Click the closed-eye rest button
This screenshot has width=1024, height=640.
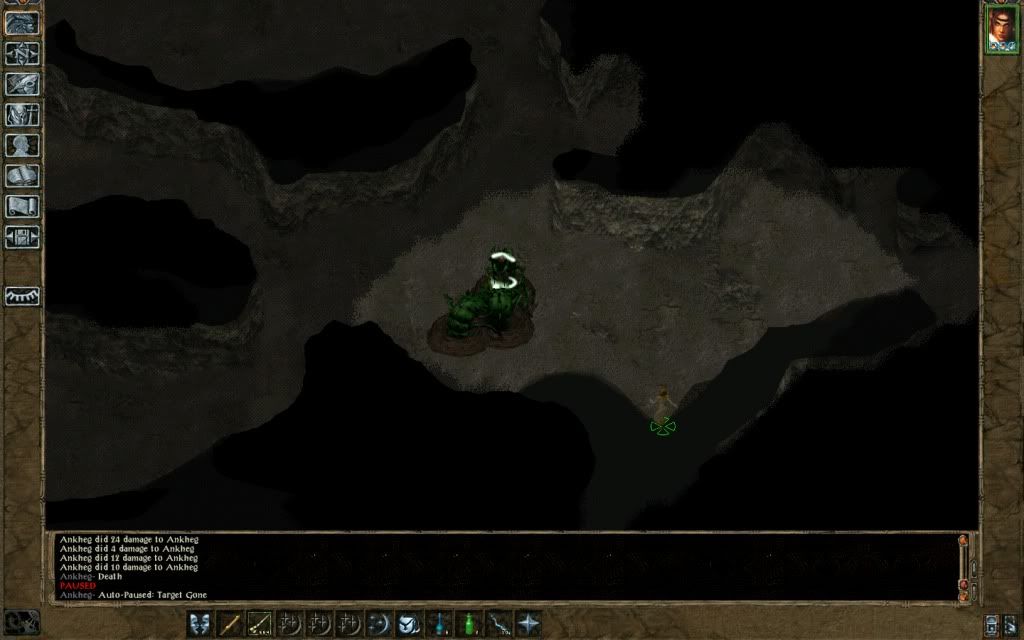coord(22,296)
